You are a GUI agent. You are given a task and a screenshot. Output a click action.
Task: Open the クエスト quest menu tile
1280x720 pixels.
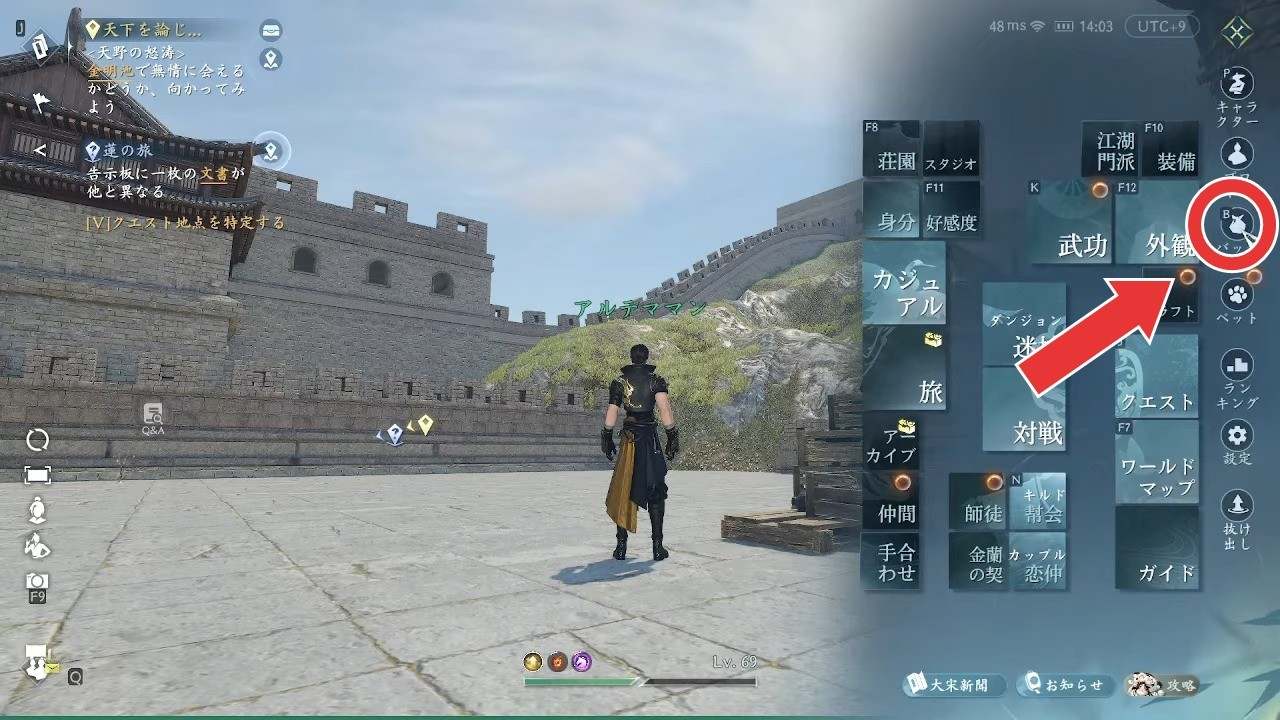(x=1157, y=376)
